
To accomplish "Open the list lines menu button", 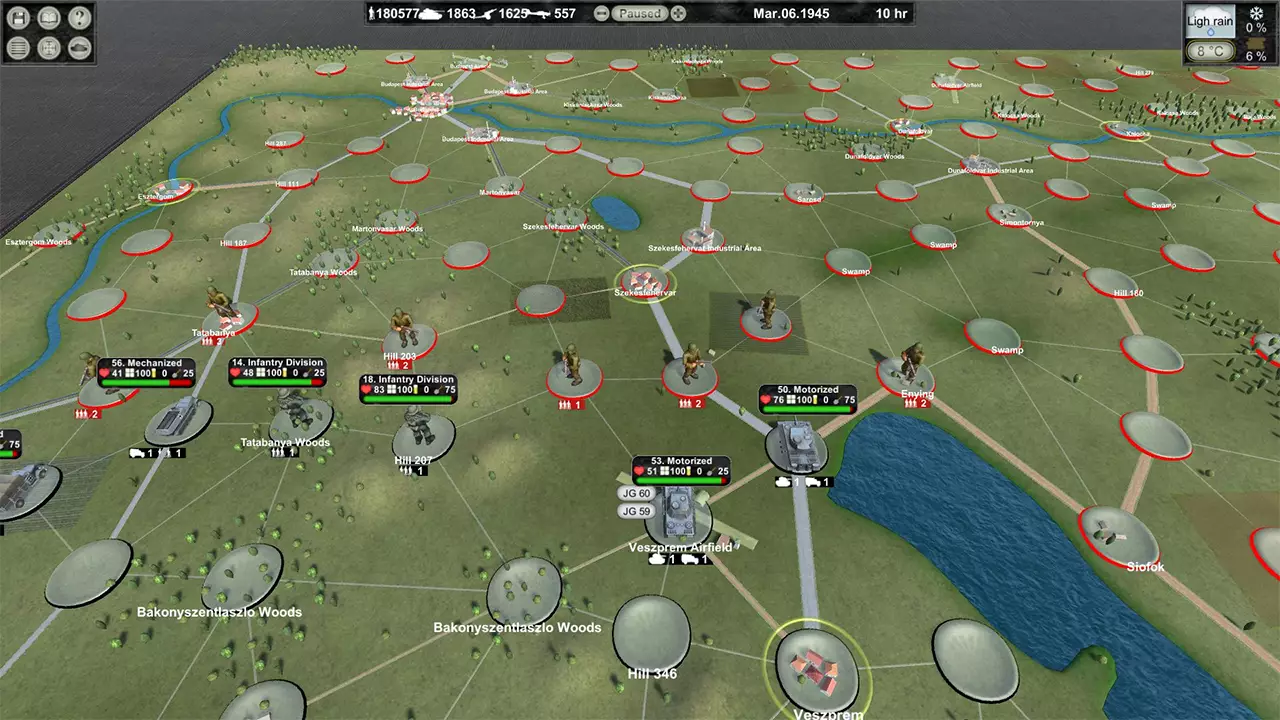I will 20,46.
